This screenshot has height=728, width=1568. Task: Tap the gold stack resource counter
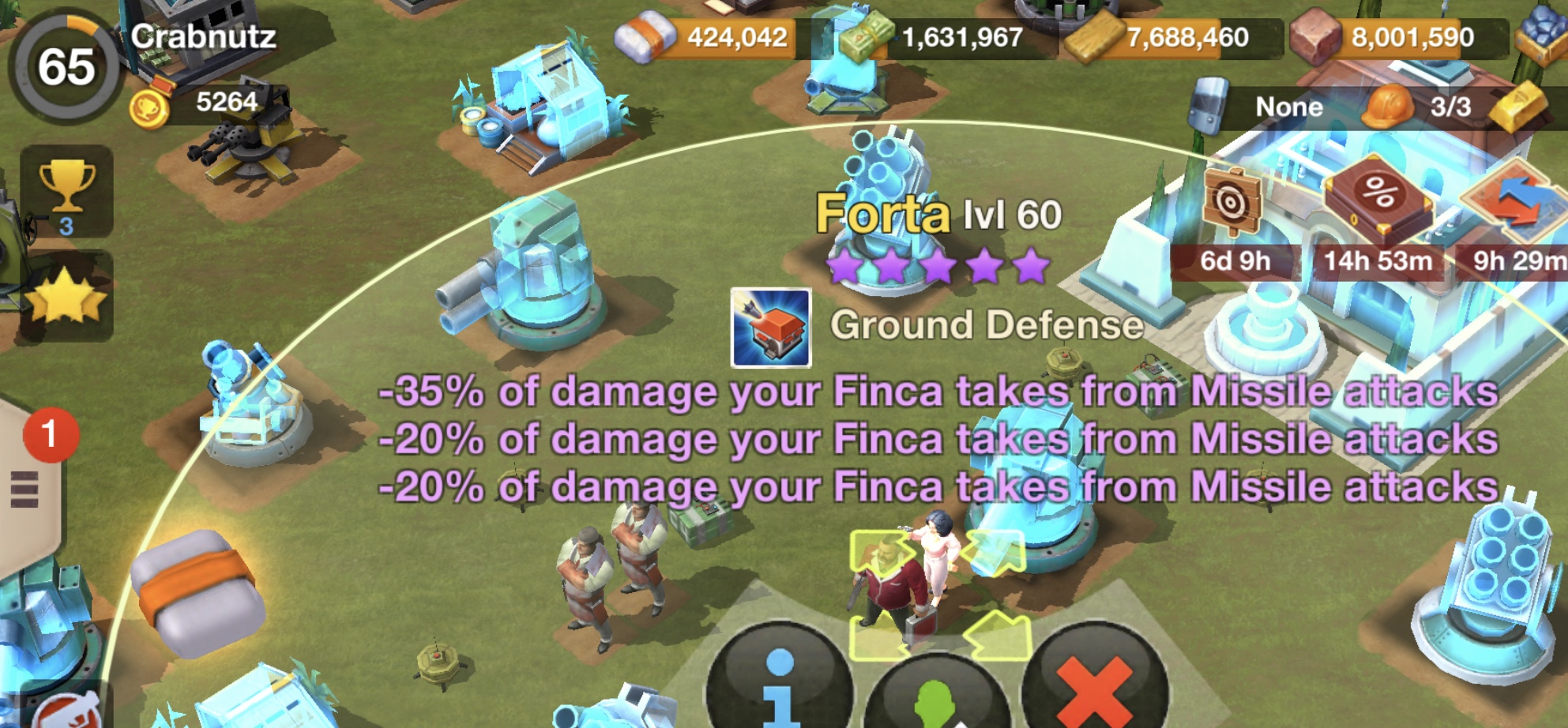tap(1165, 37)
